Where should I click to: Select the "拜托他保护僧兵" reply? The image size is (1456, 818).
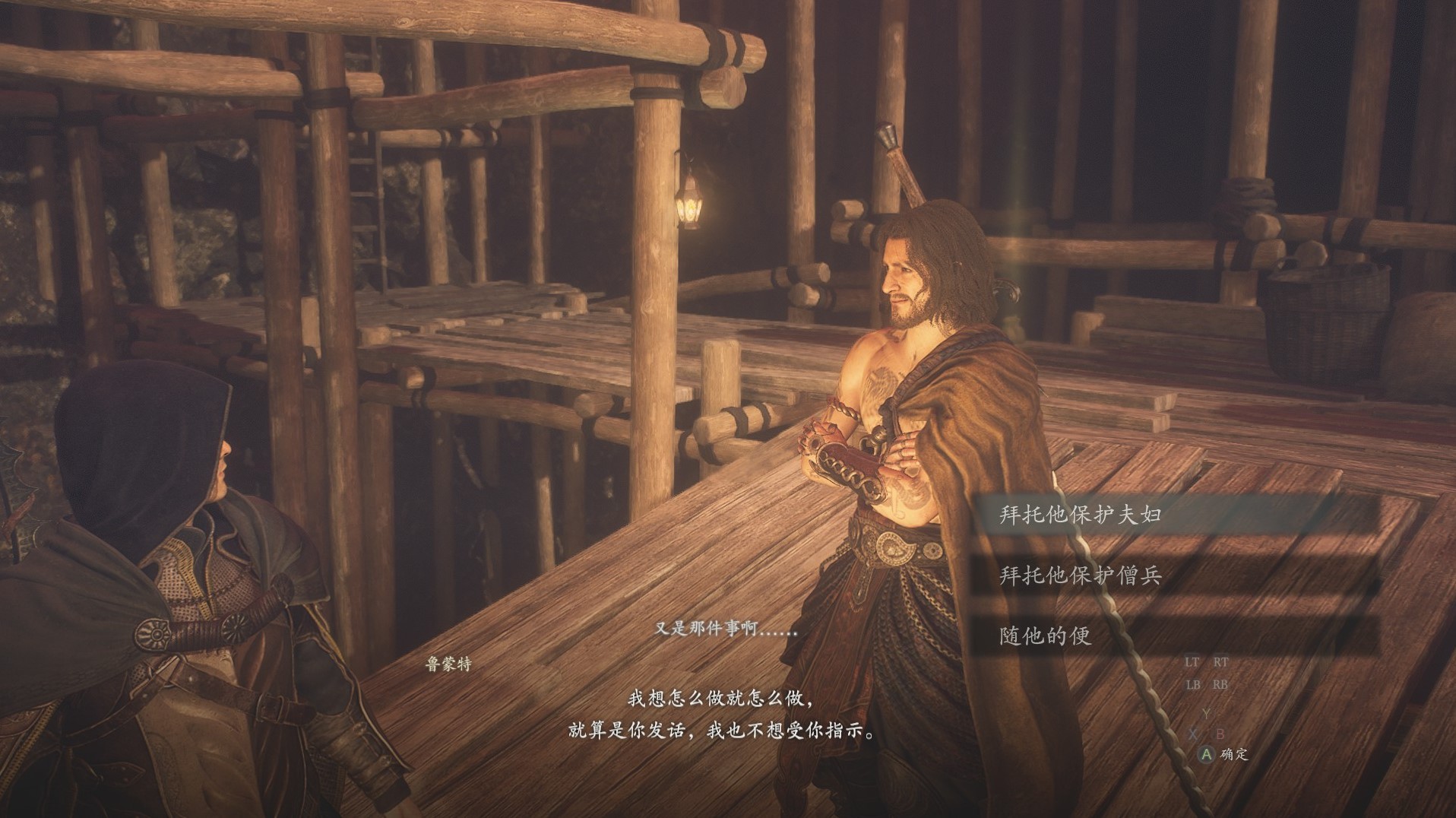coord(1080,575)
